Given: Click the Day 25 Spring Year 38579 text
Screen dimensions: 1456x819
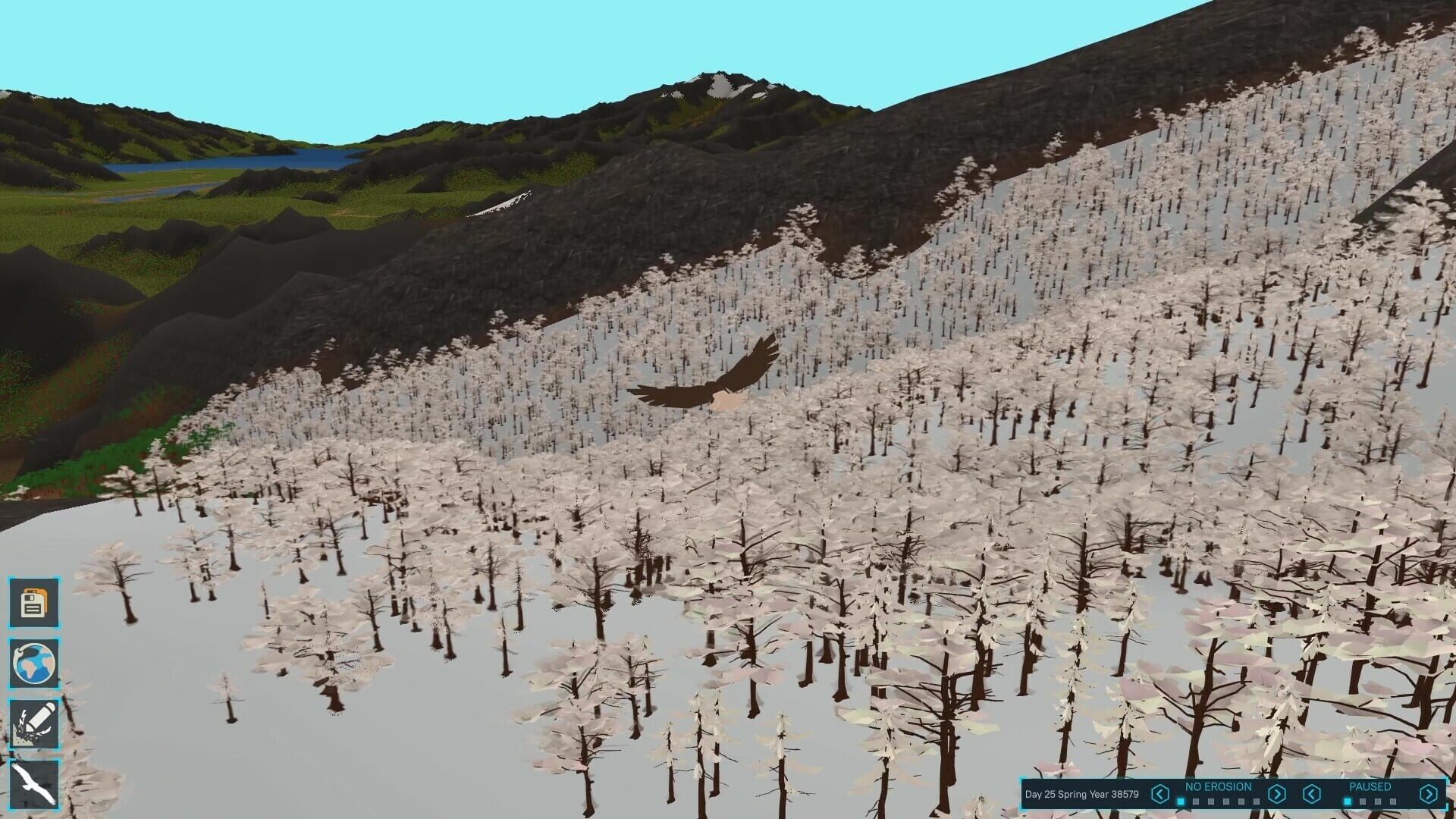Looking at the screenshot, I should tap(1082, 794).
